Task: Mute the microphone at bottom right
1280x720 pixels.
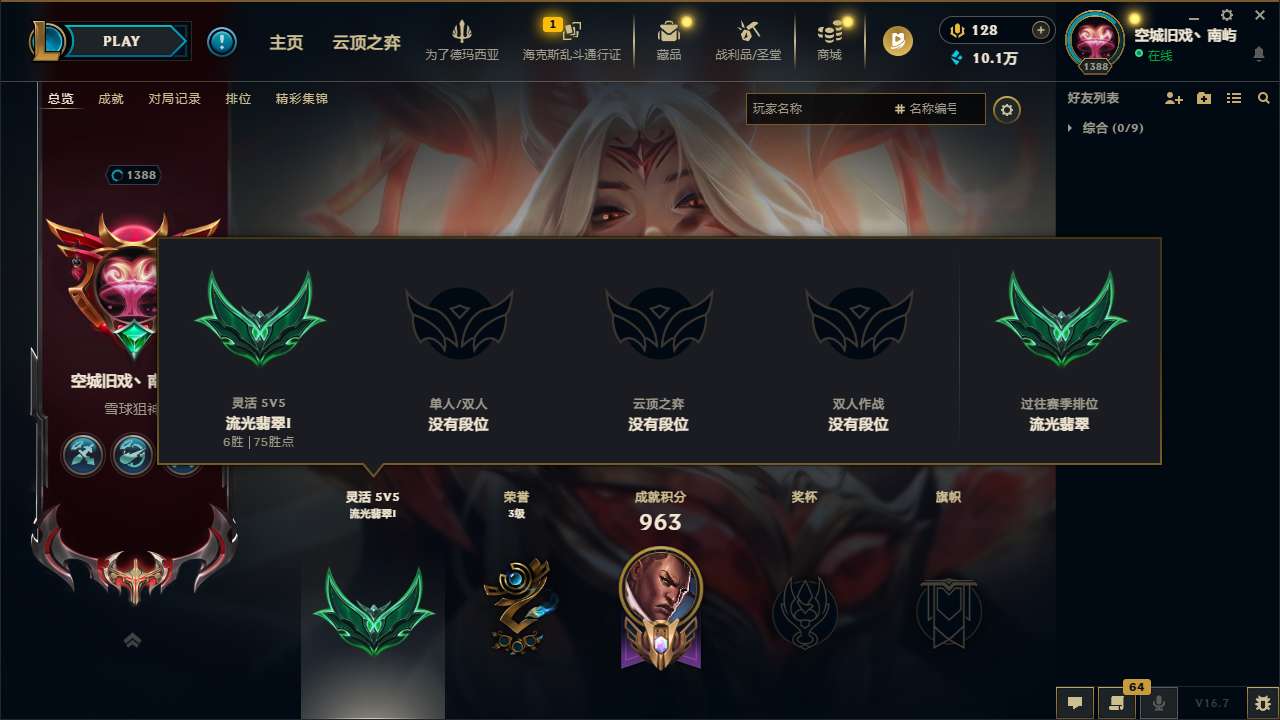Action: pyautogui.click(x=1159, y=703)
